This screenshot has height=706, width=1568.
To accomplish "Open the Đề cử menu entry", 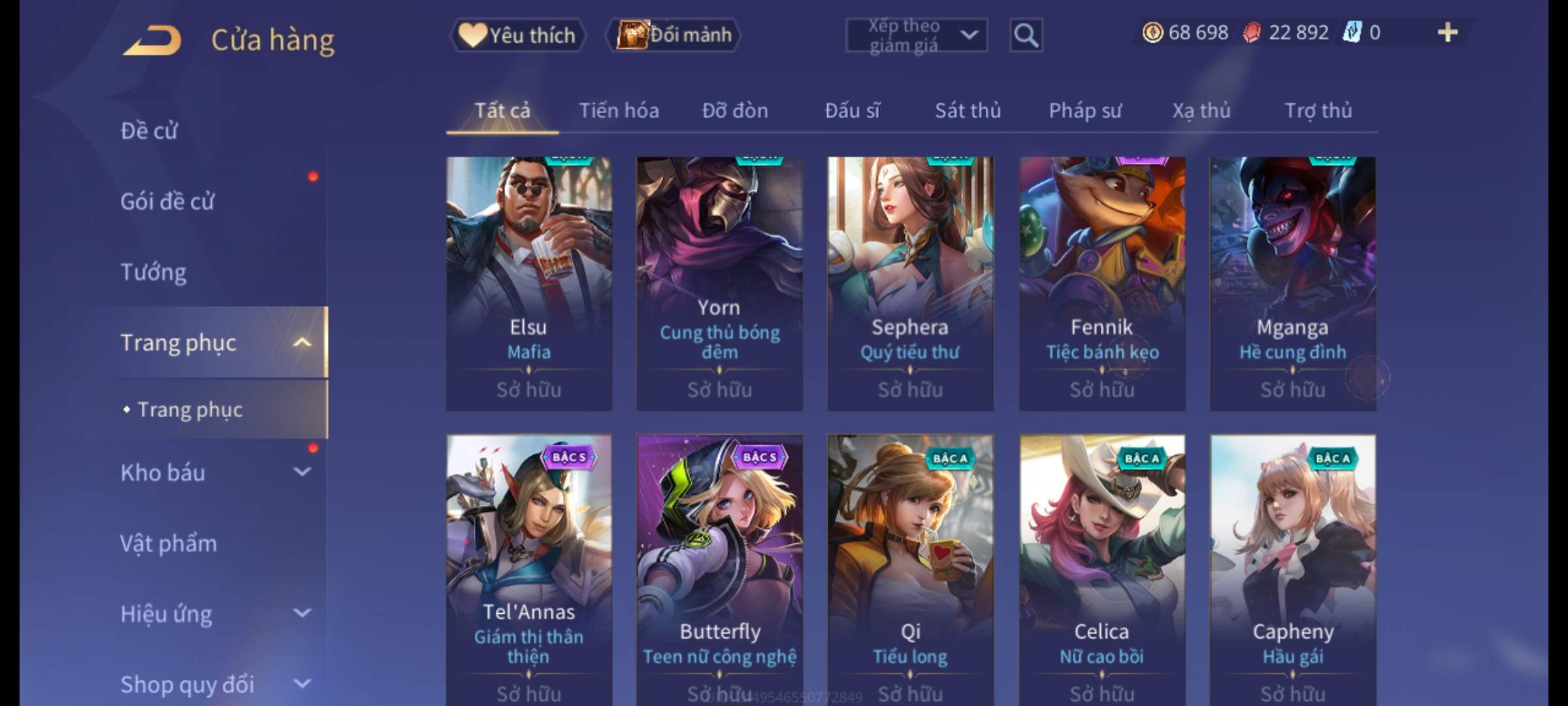I will [x=149, y=131].
